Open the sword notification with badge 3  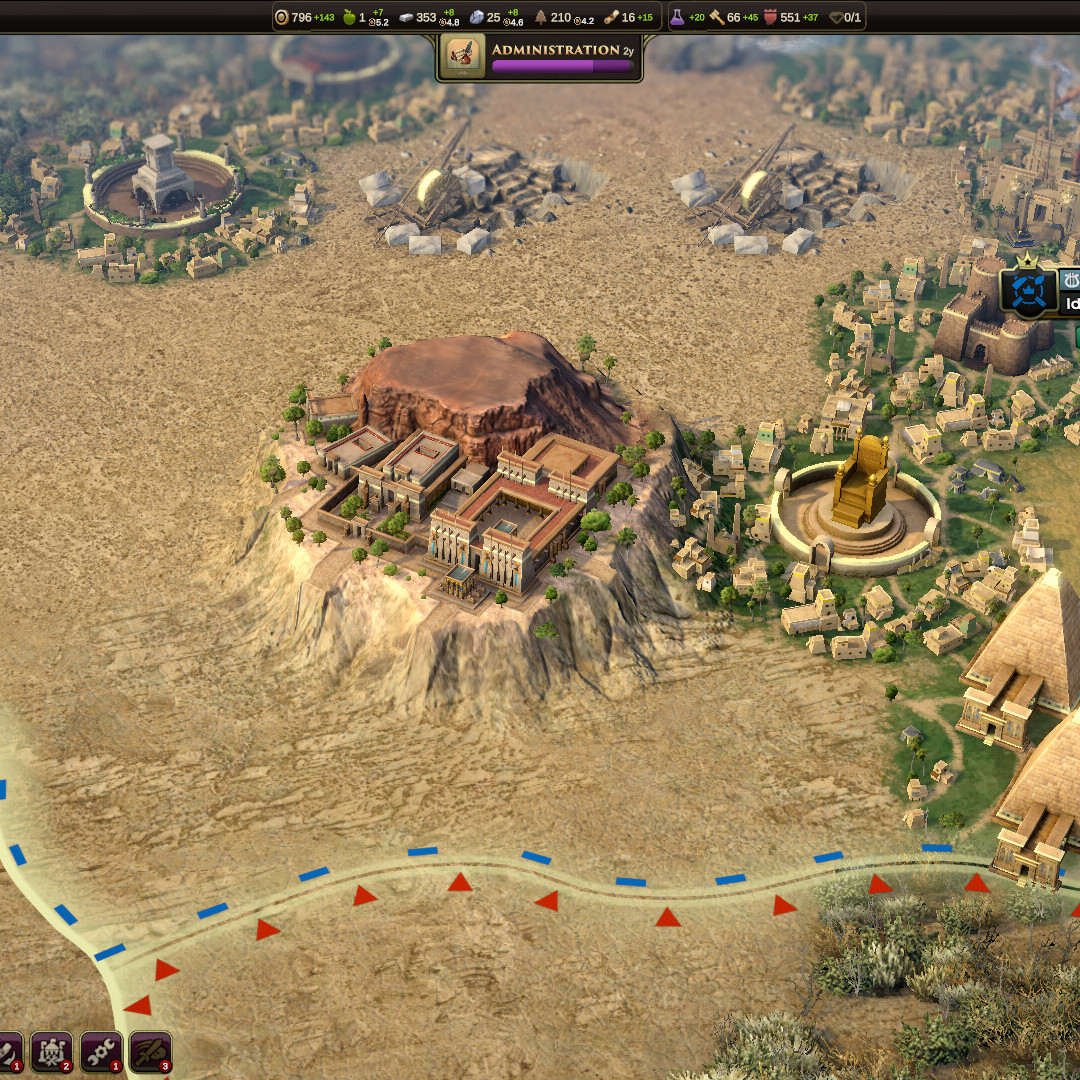click(150, 1051)
